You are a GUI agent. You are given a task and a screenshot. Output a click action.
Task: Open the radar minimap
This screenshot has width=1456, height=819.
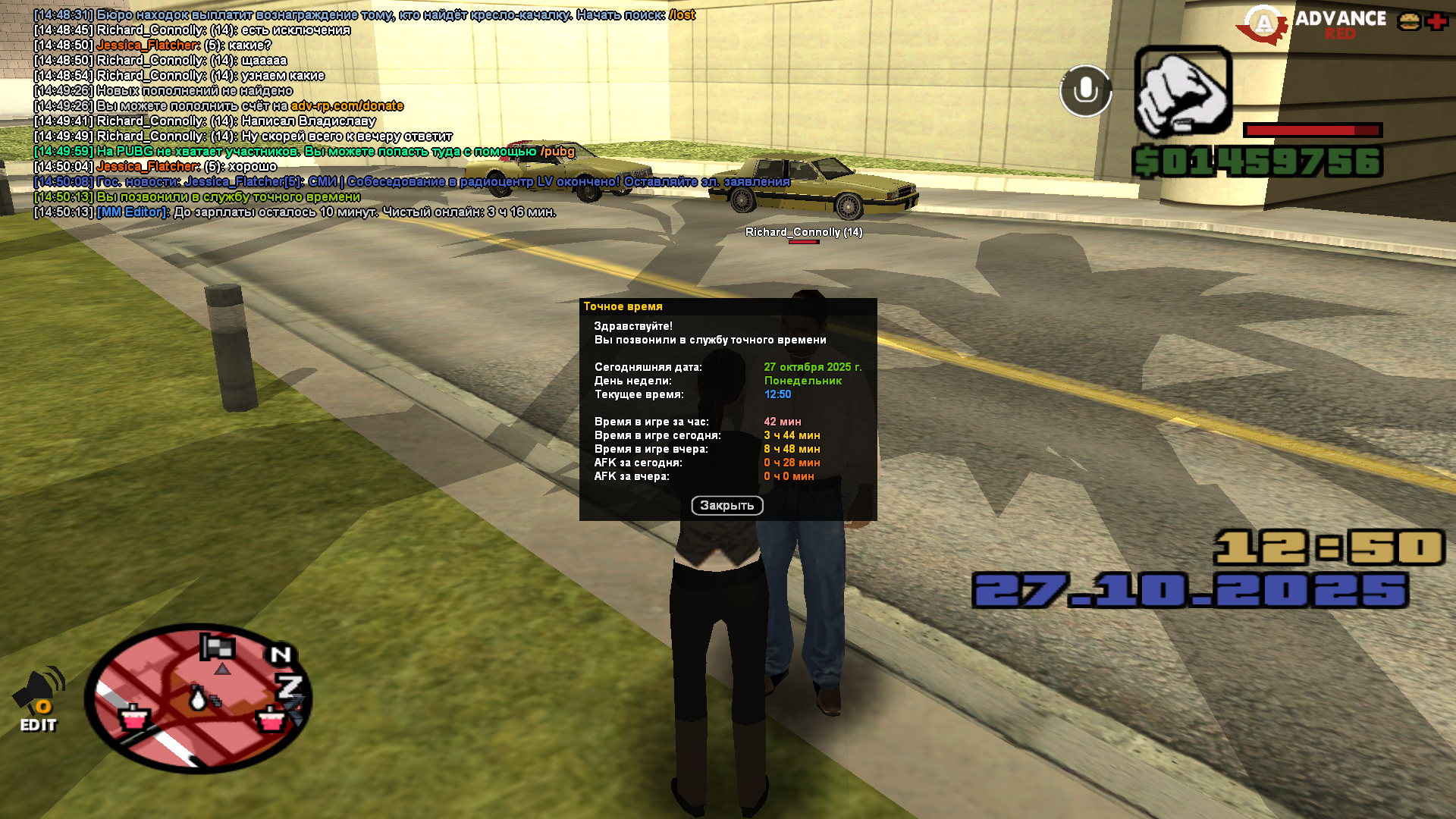[x=198, y=698]
